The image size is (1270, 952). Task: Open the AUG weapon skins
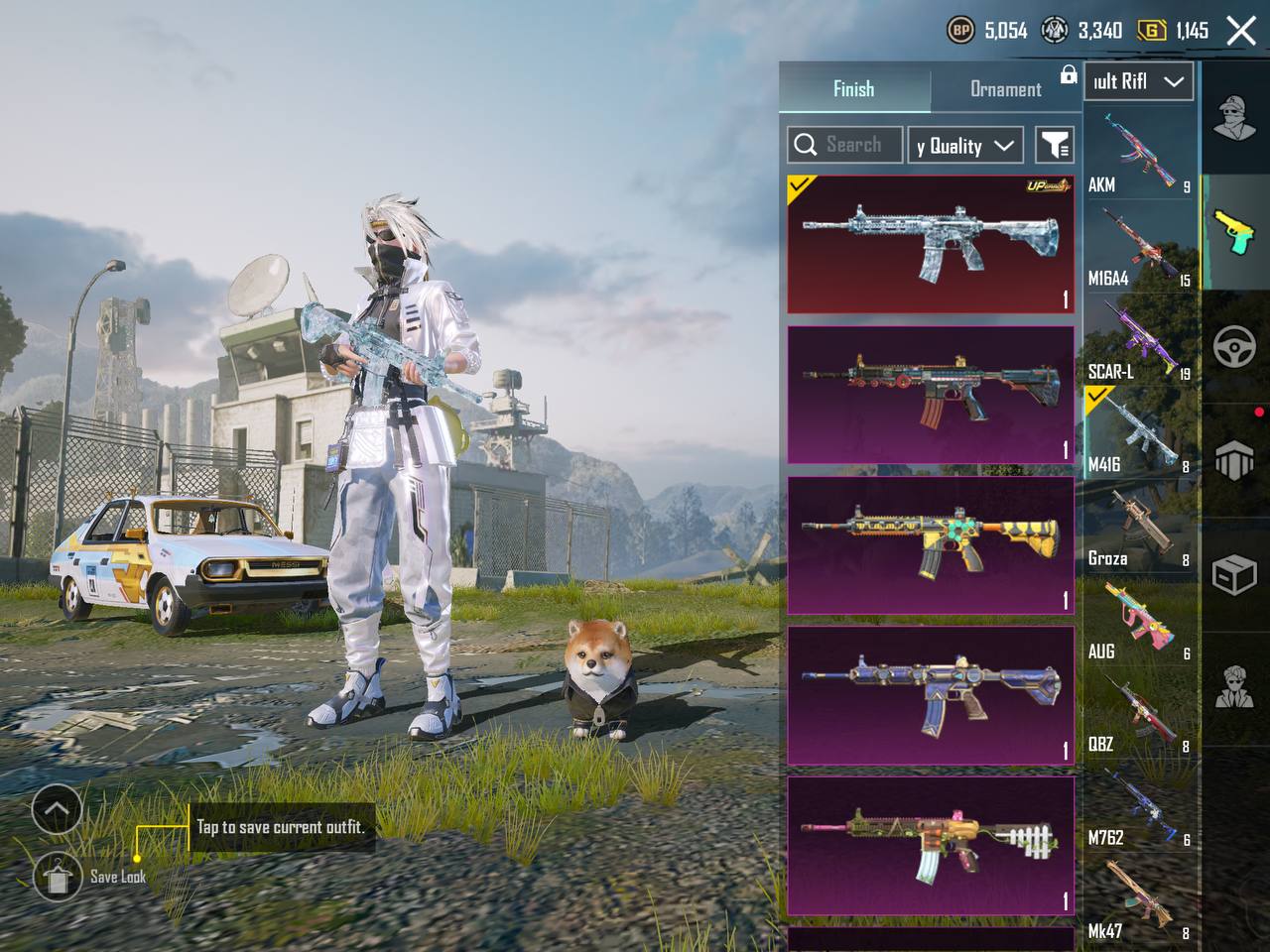pyautogui.click(x=1139, y=622)
